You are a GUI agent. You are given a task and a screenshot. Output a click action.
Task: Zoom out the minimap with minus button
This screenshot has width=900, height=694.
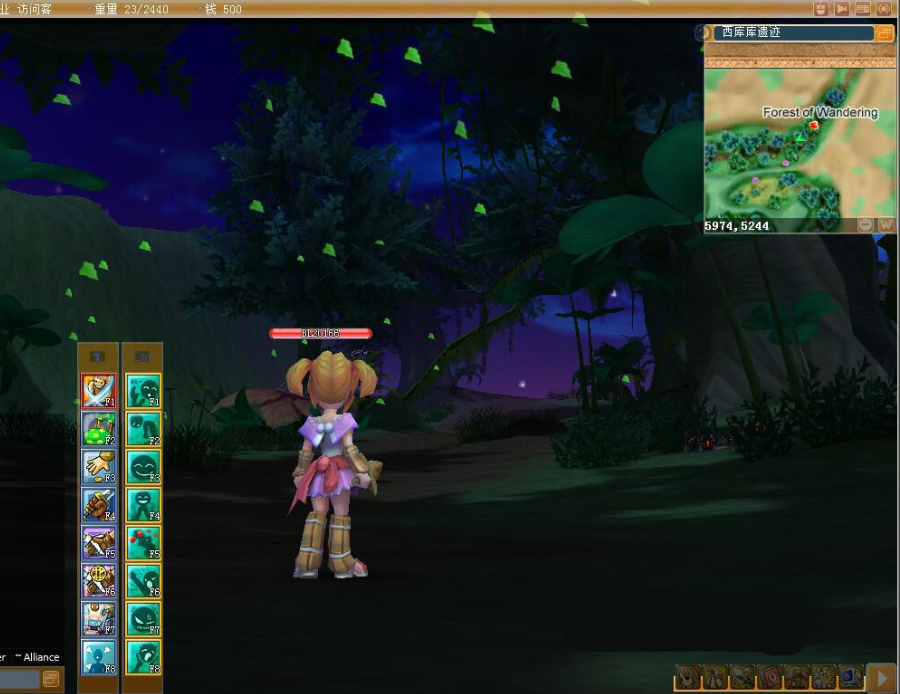[x=866, y=225]
